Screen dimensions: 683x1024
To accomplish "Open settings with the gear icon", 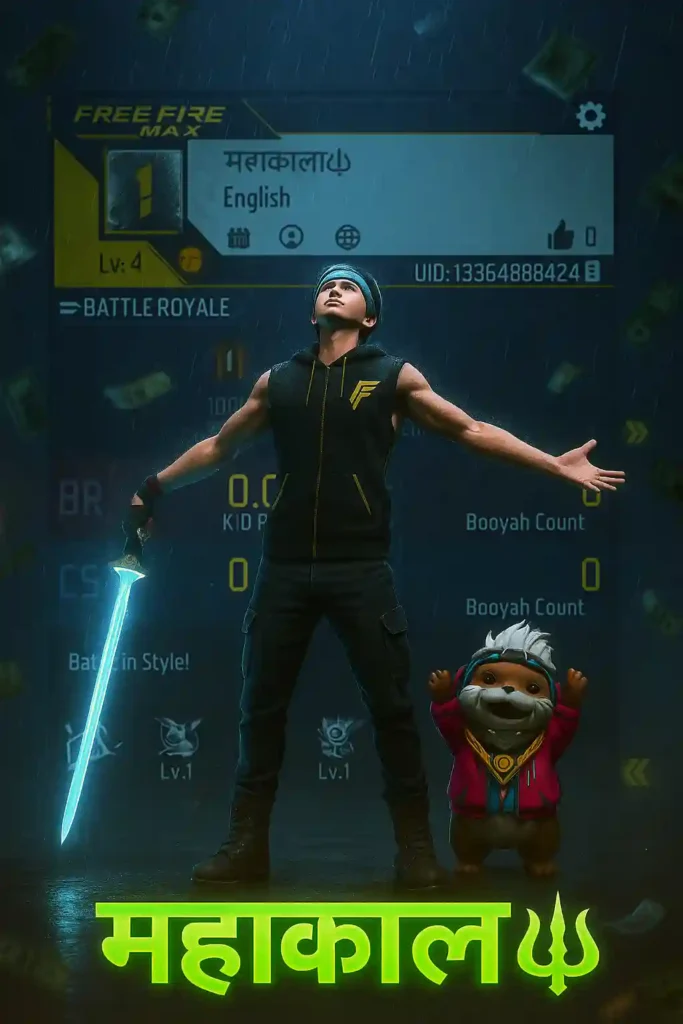I will click(x=591, y=116).
